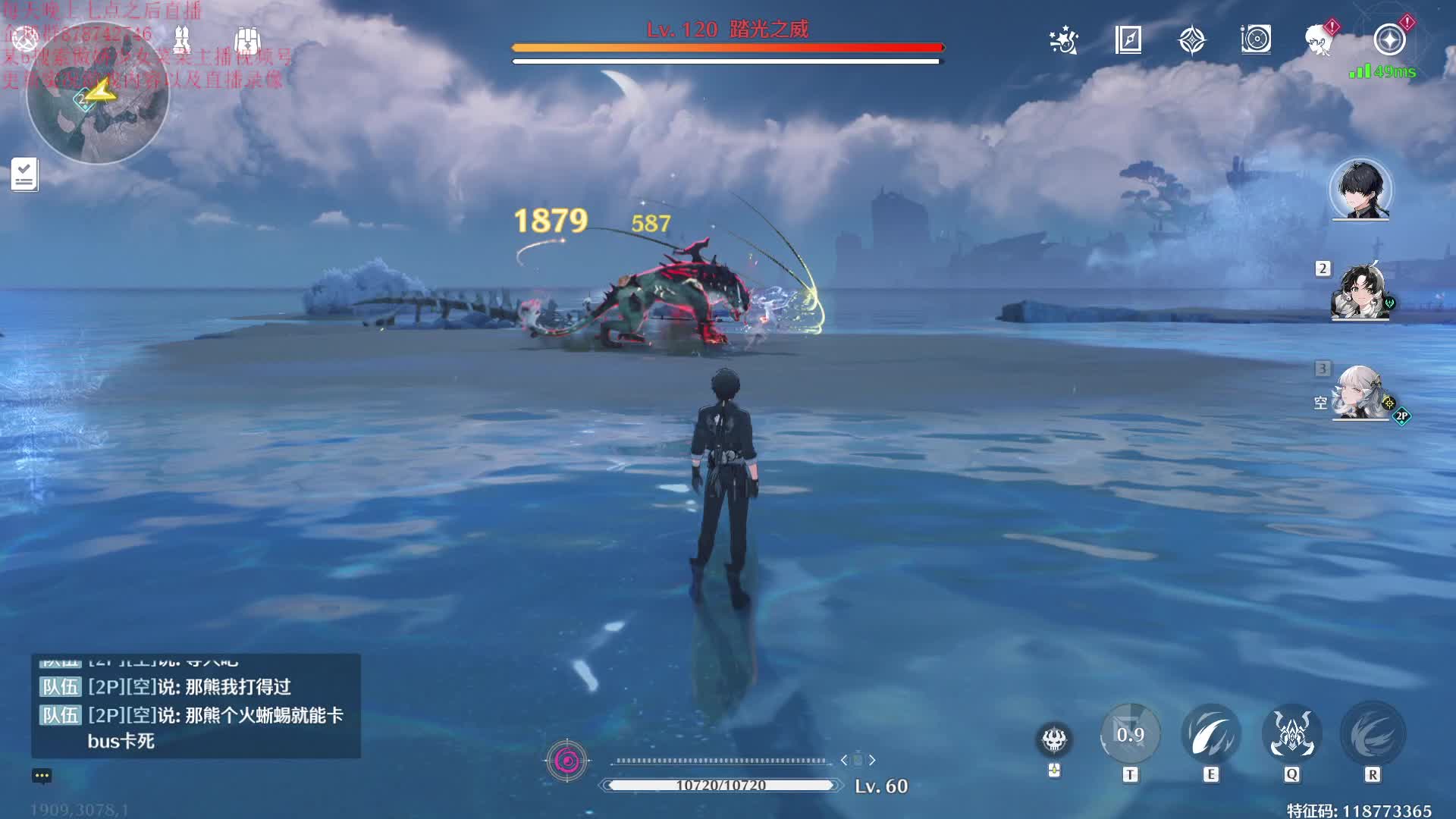Open the circular minimap

click(x=97, y=95)
